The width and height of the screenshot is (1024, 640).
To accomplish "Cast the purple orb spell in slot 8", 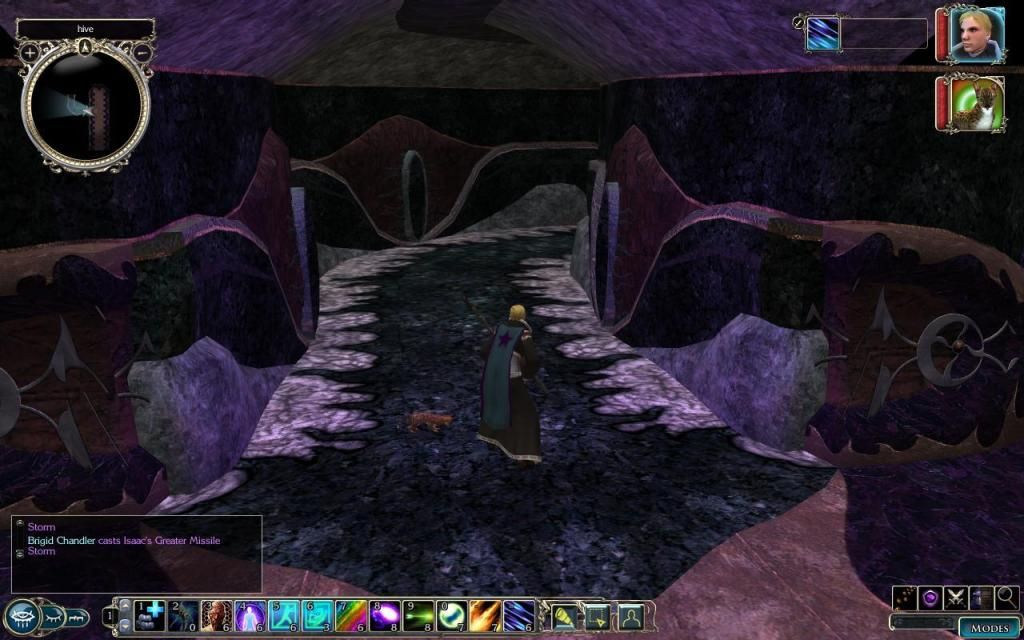I will tap(385, 614).
